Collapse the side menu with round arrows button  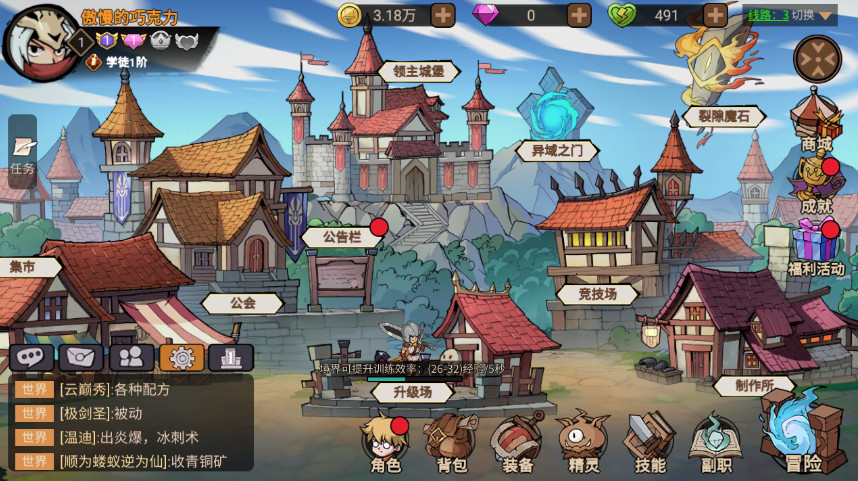pyautogui.click(x=817, y=58)
